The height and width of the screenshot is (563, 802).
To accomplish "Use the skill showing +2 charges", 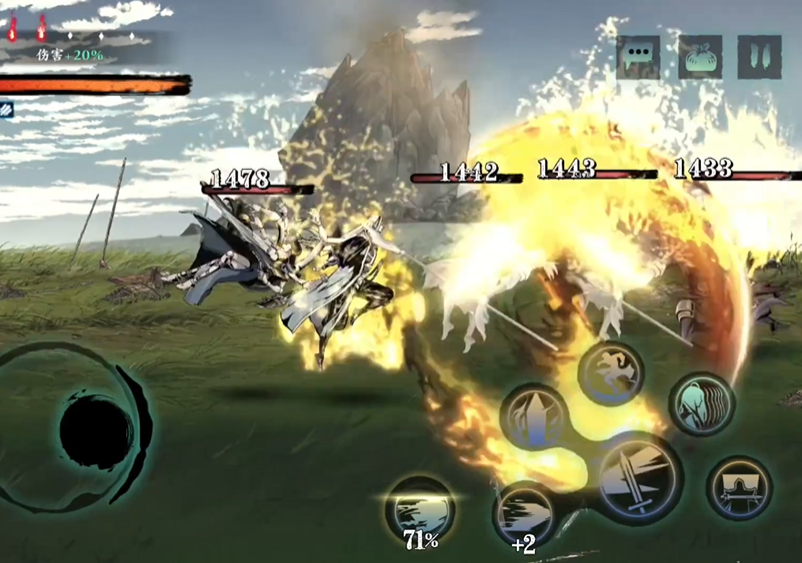I will [524, 512].
